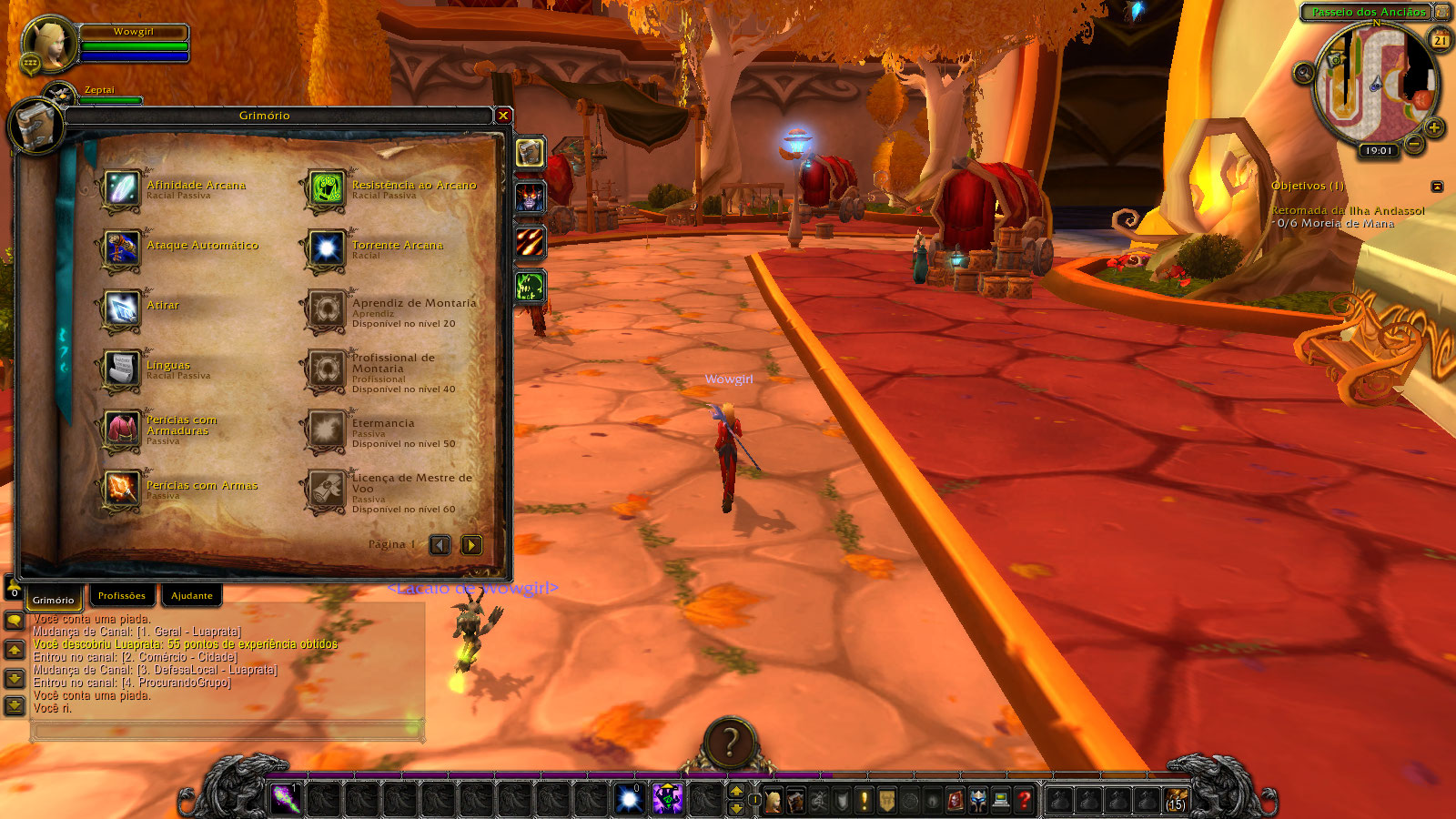This screenshot has height=819, width=1456.
Task: Open the red question mark help button
Action: 1025,800
